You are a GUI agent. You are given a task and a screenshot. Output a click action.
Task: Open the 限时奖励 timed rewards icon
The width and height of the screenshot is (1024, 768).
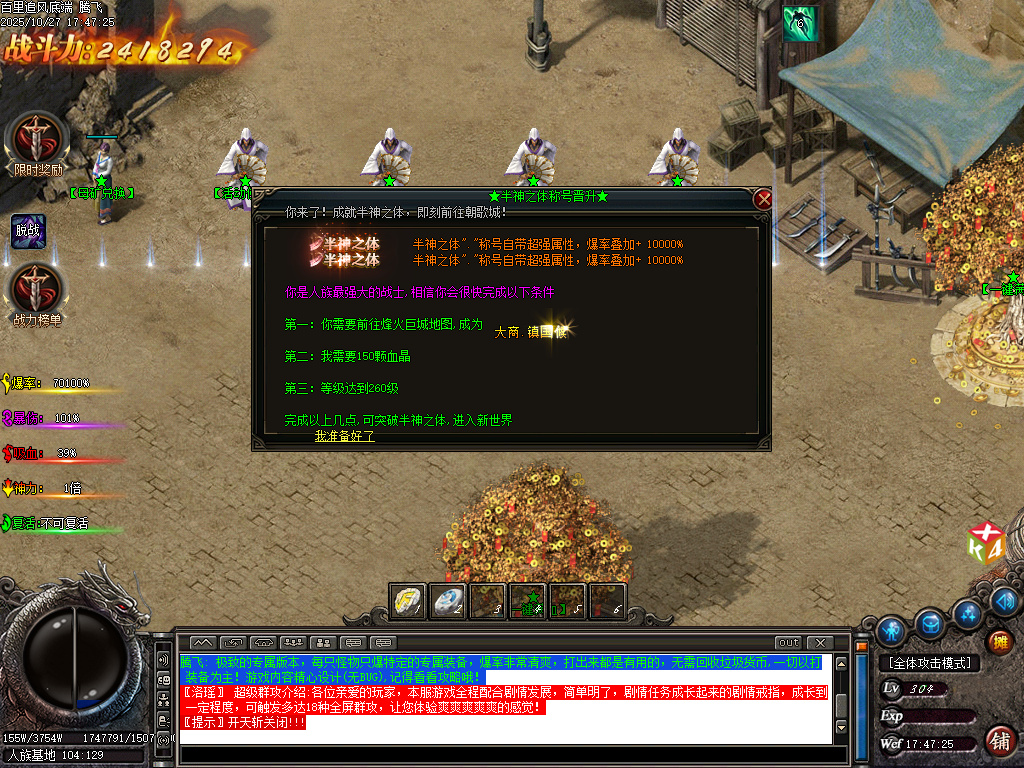pyautogui.click(x=37, y=138)
